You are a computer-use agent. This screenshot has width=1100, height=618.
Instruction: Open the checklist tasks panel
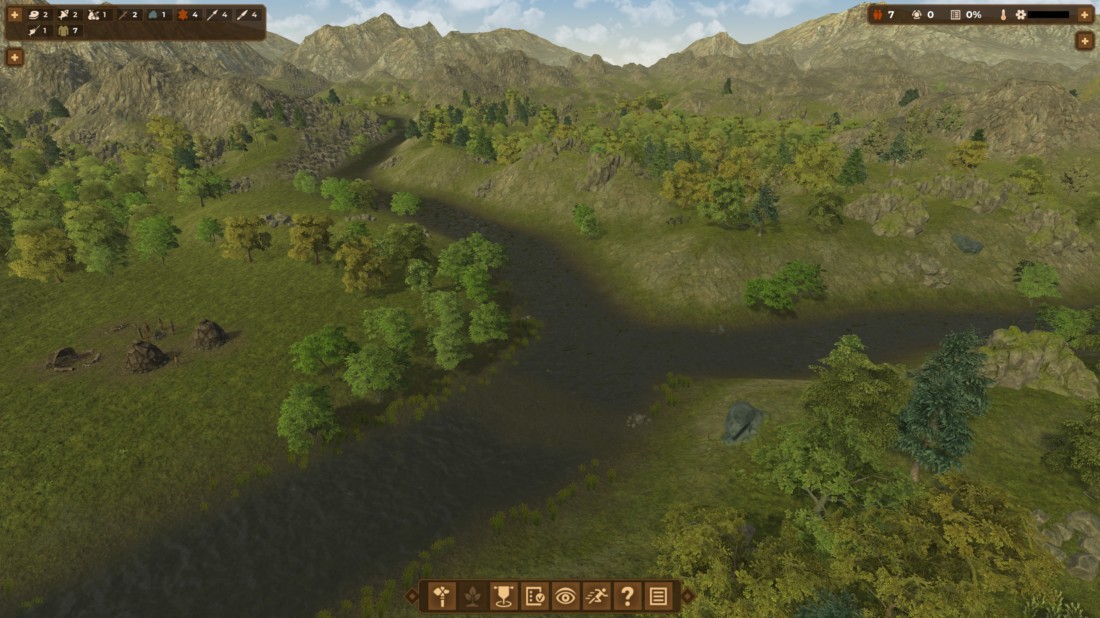click(x=534, y=597)
